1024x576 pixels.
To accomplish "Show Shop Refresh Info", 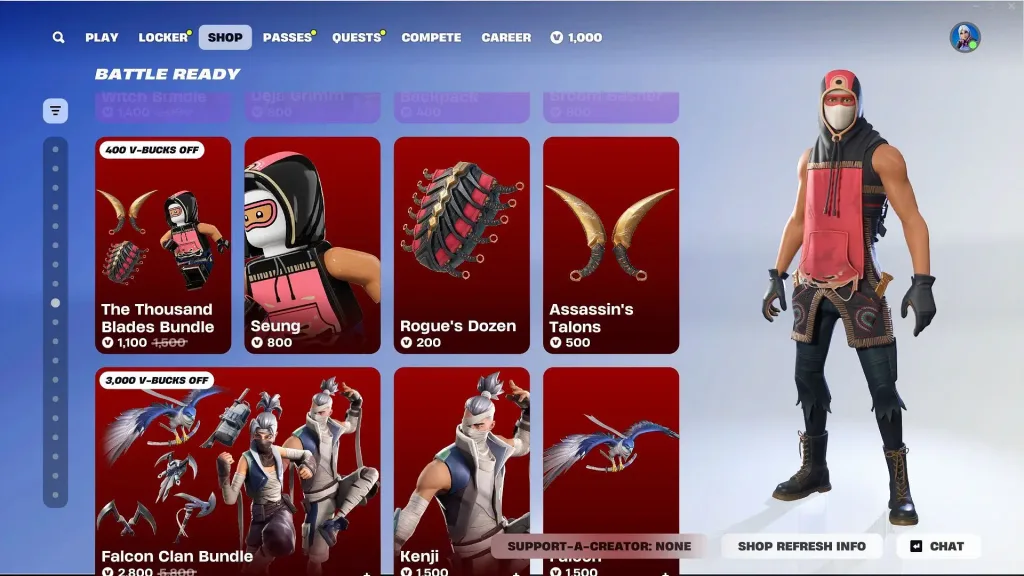I will 802,546.
